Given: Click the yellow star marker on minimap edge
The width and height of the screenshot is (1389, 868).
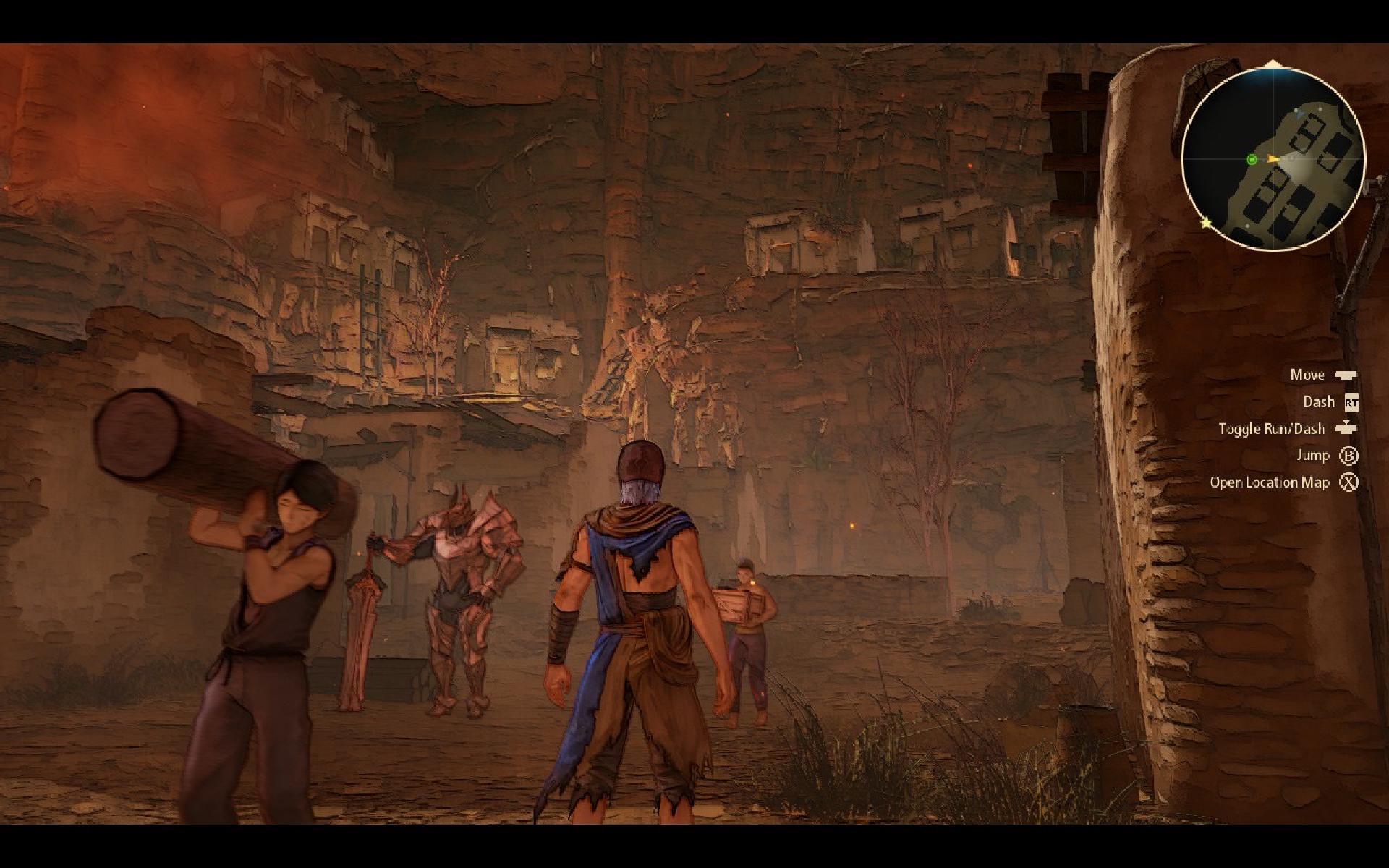Looking at the screenshot, I should [1206, 224].
